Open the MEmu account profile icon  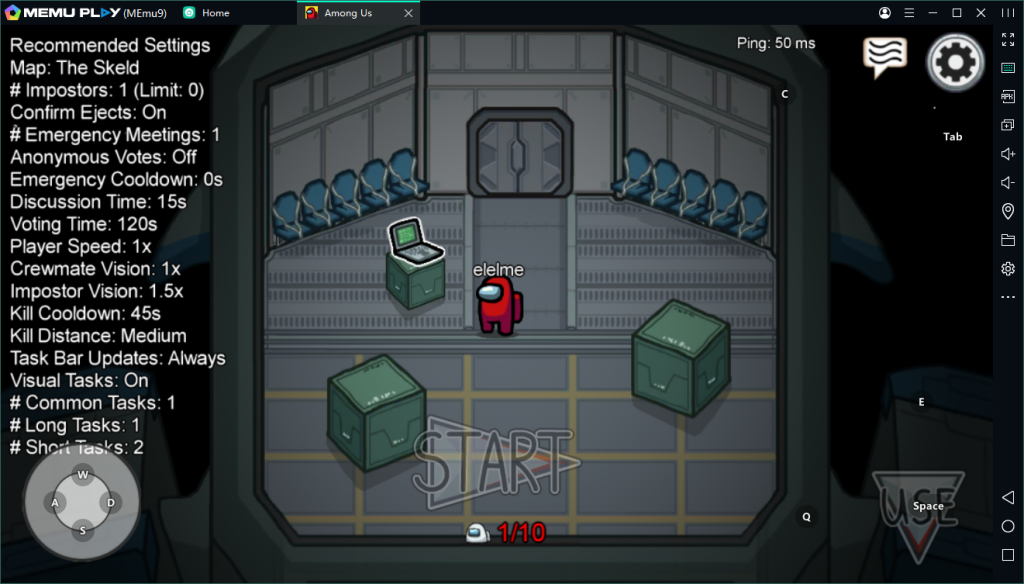pyautogui.click(x=885, y=13)
